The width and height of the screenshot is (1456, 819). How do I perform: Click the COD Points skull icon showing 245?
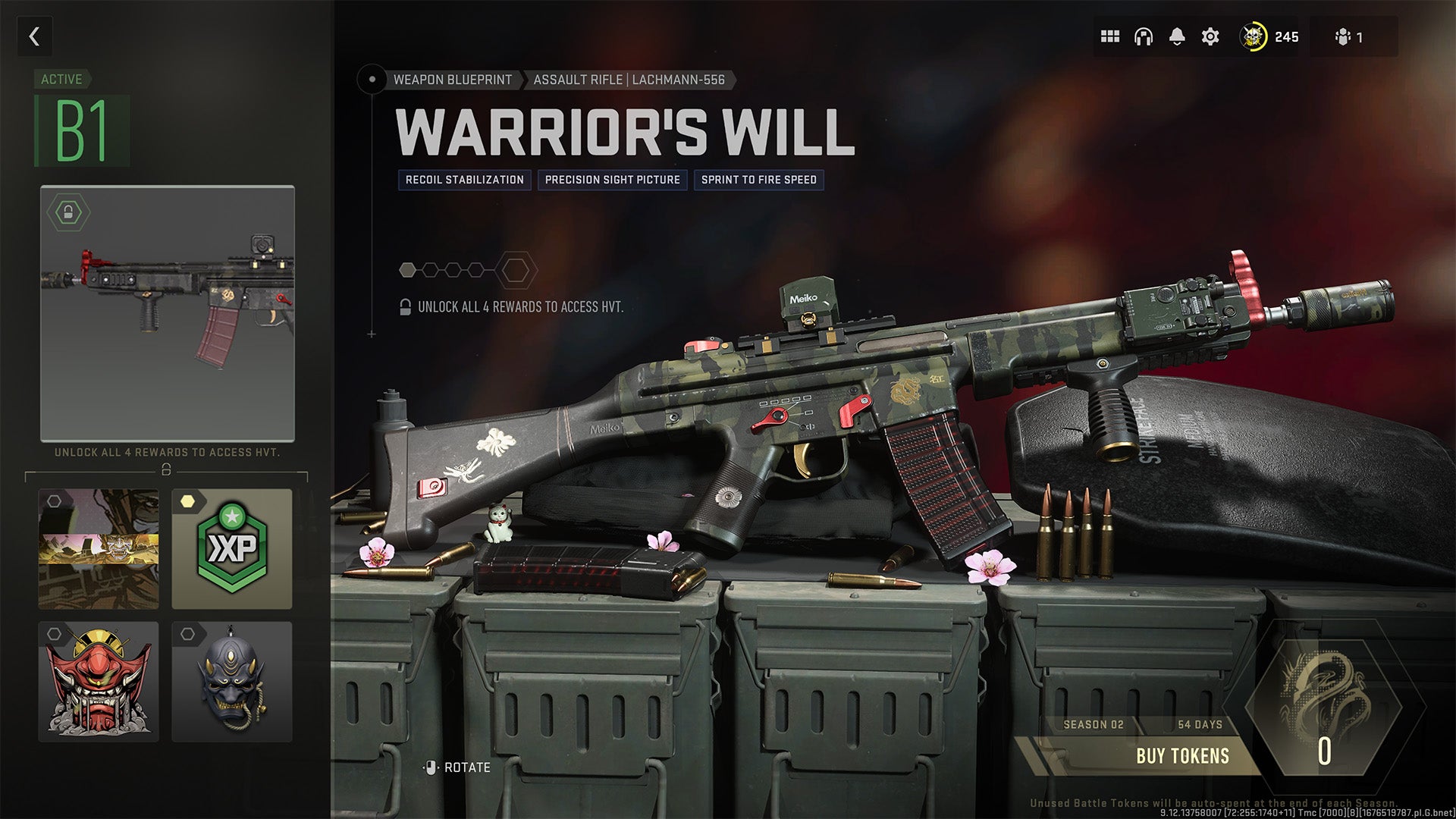tap(1255, 36)
